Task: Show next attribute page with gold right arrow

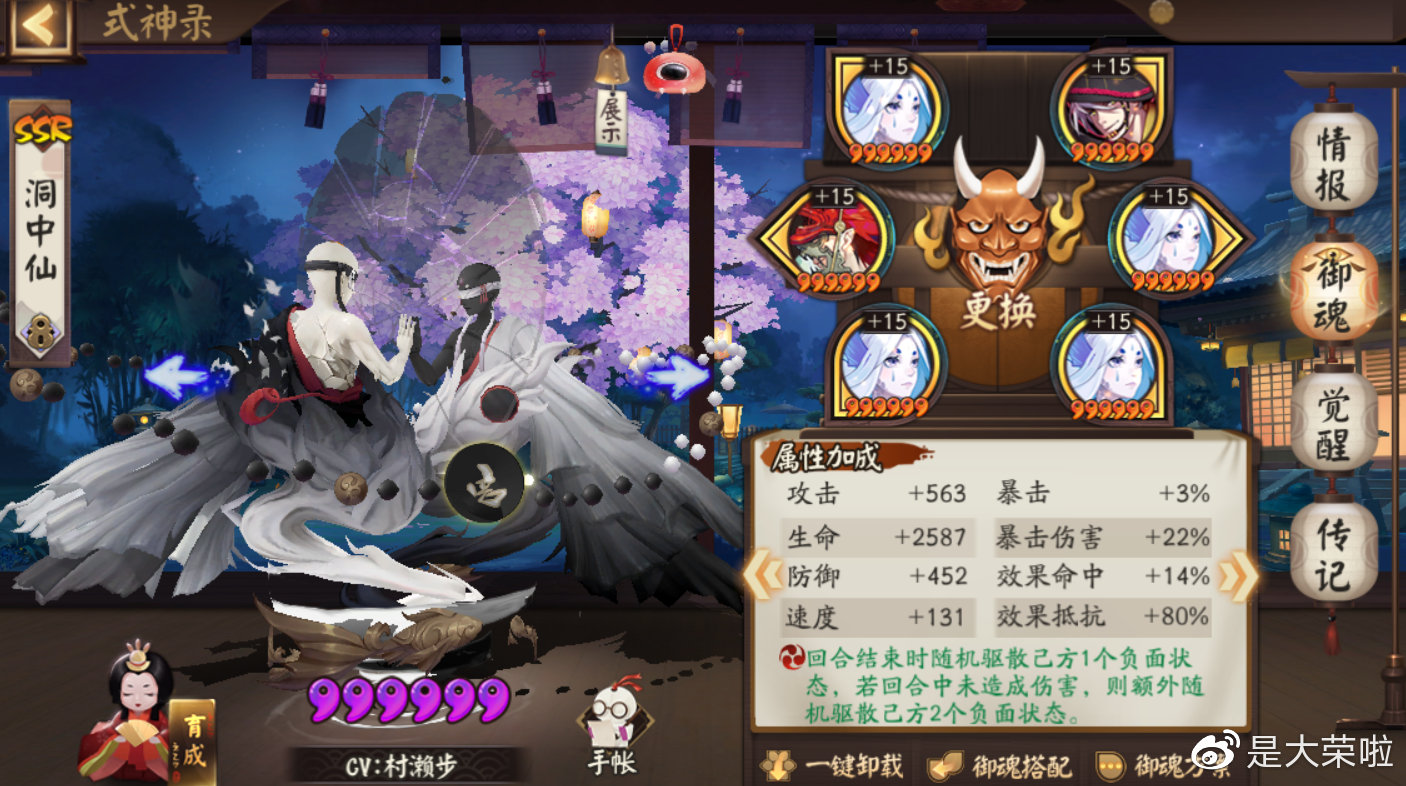Action: (1240, 578)
